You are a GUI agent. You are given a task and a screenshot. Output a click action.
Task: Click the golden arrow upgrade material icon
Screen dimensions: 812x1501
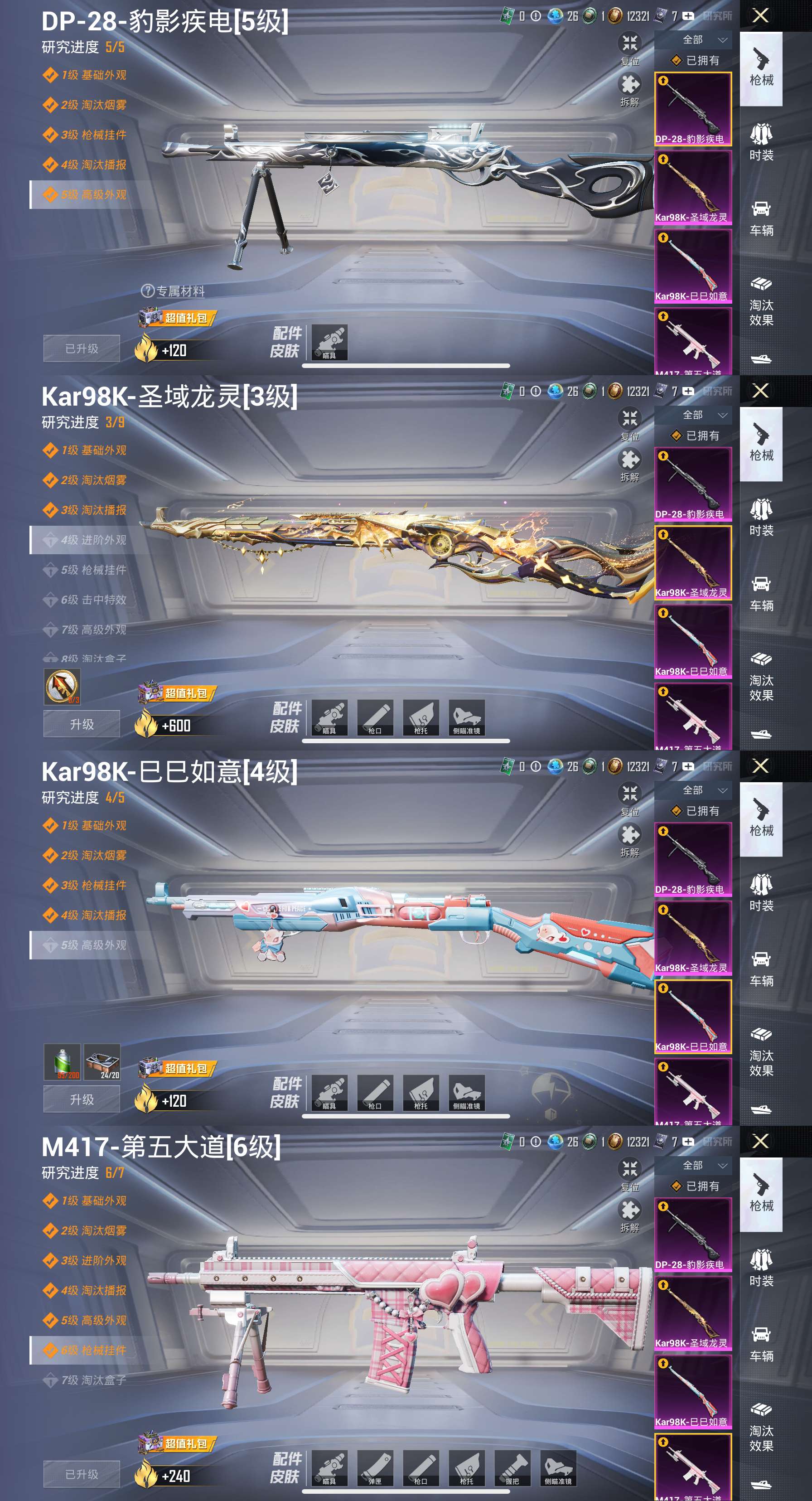tap(63, 687)
